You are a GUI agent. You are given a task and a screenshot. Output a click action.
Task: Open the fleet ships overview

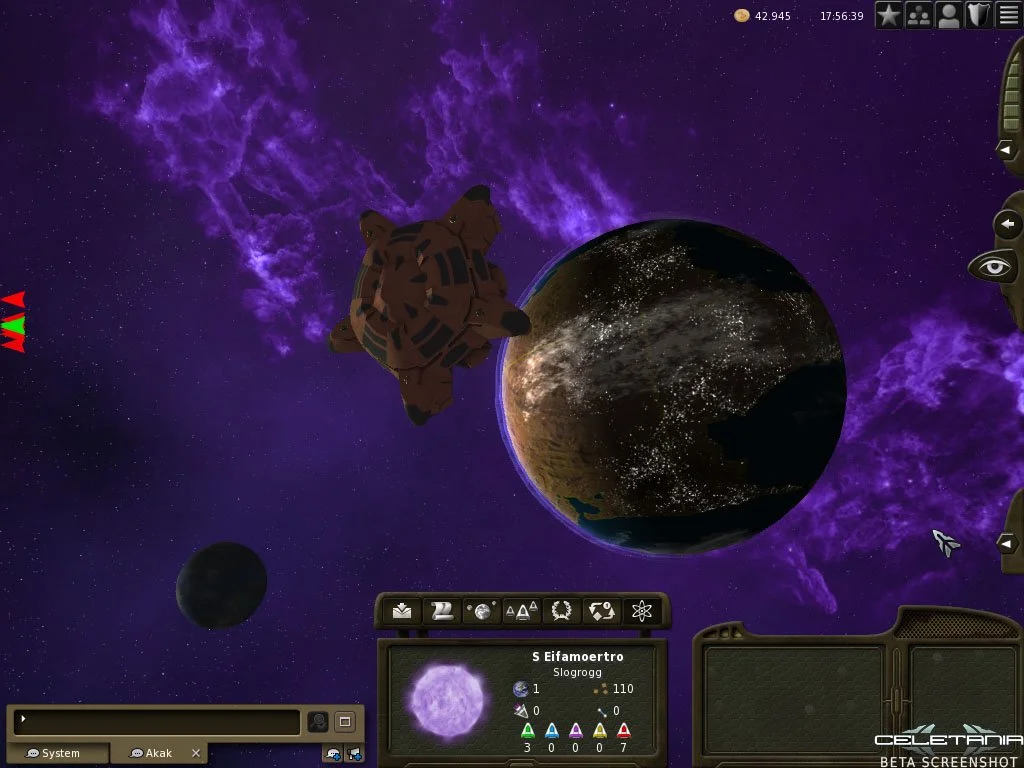point(521,611)
